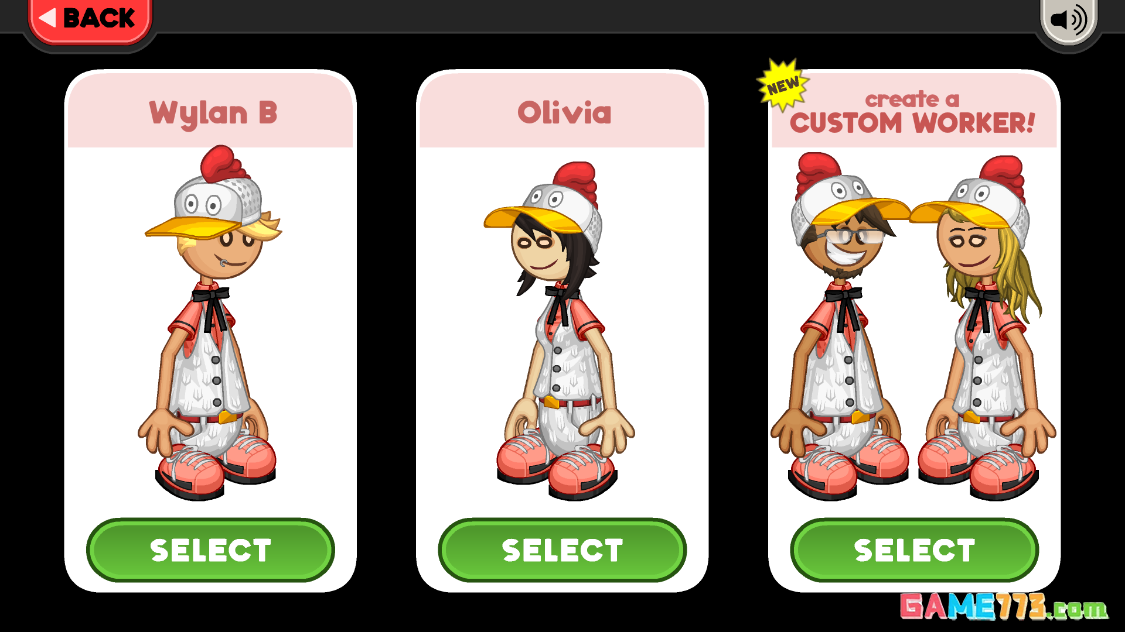
Task: Go back using the red Back button
Action: coord(88,18)
